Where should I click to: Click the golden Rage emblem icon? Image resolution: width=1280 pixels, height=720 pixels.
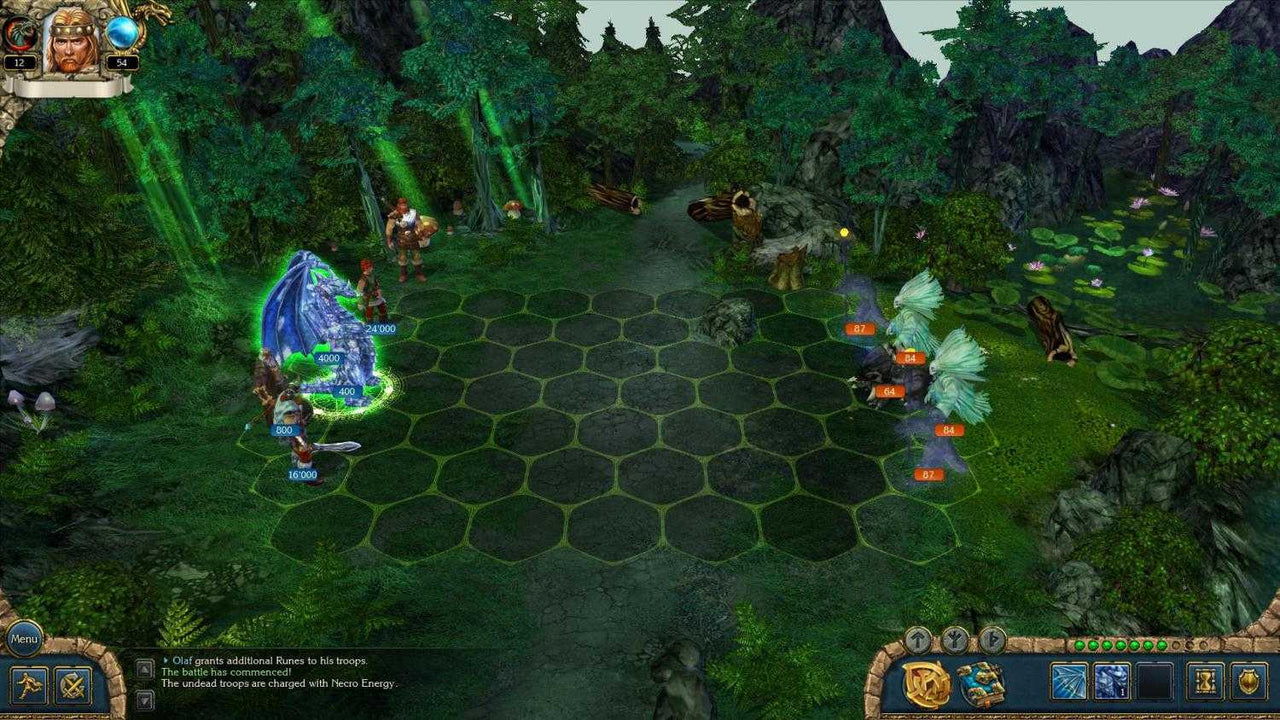[927, 682]
